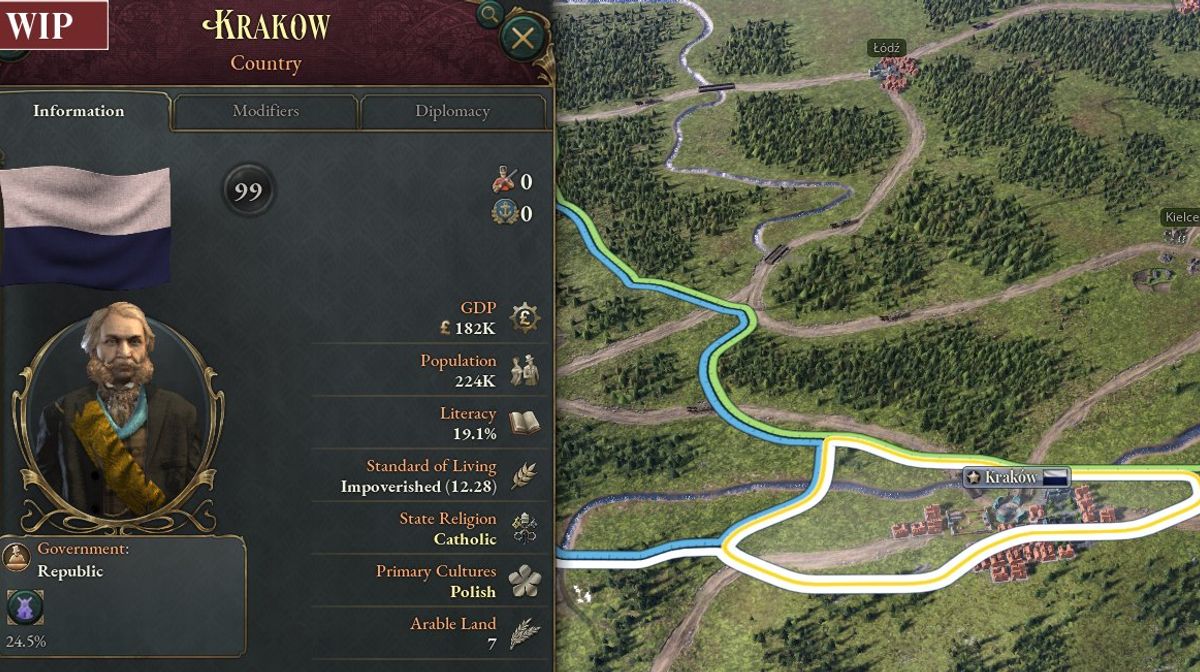This screenshot has width=1200, height=672.
Task: Click the Republic government icon
Action: coord(17,557)
